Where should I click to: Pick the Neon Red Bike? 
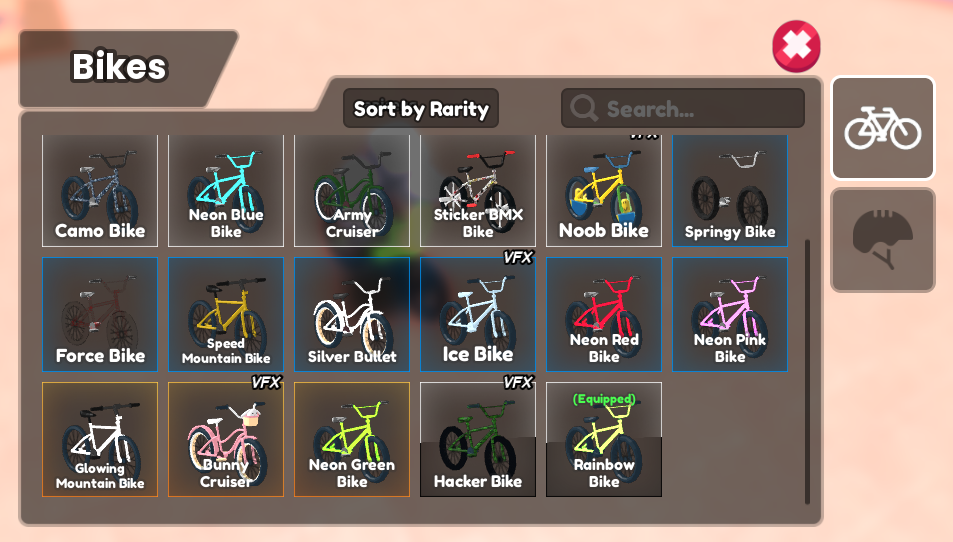click(x=604, y=315)
